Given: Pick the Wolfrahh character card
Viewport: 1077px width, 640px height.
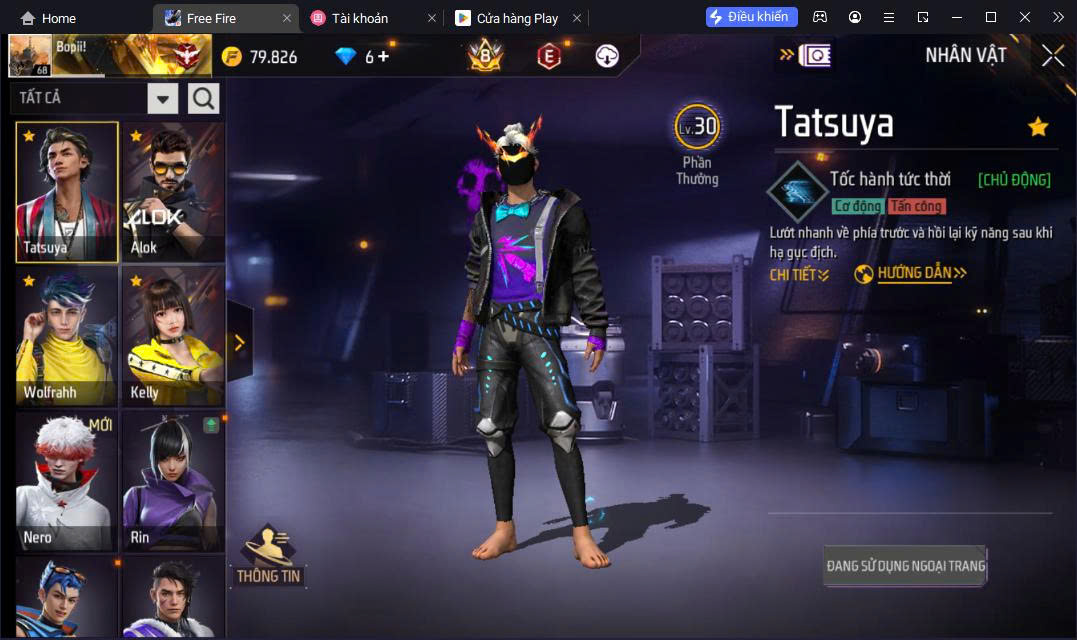Looking at the screenshot, I should pos(67,336).
